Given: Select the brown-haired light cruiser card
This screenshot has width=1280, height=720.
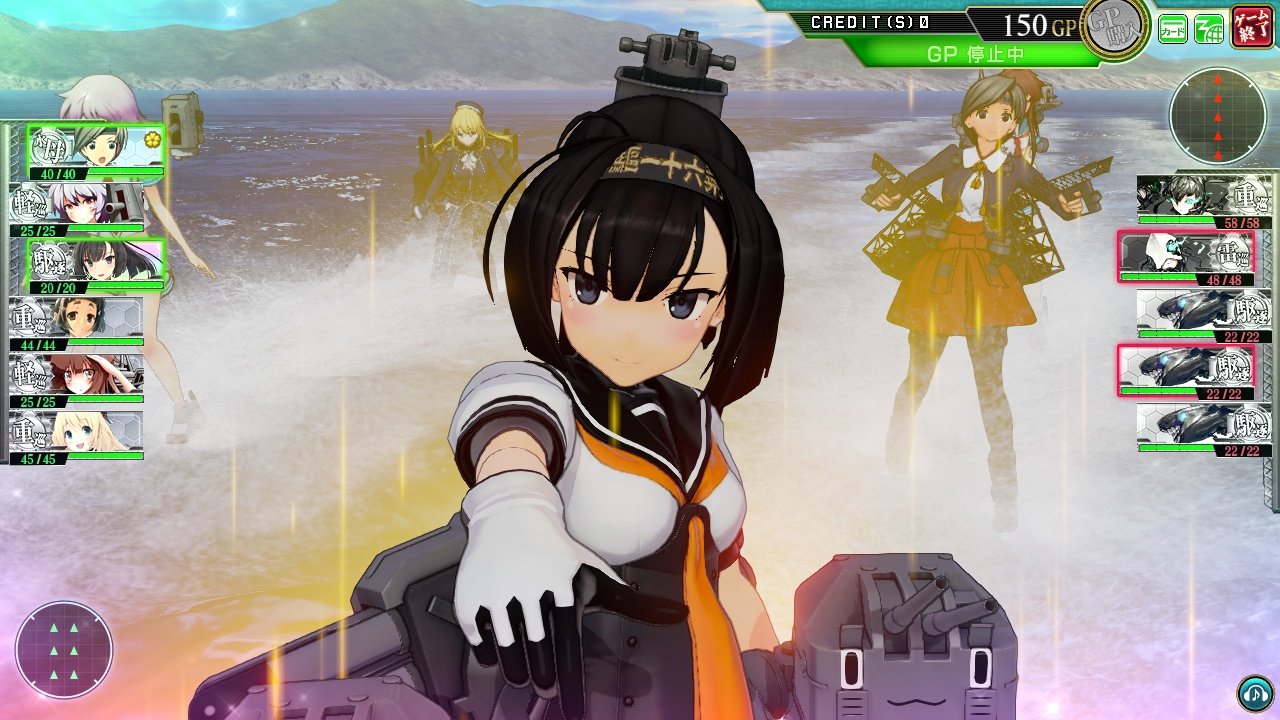Looking at the screenshot, I should [x=76, y=378].
